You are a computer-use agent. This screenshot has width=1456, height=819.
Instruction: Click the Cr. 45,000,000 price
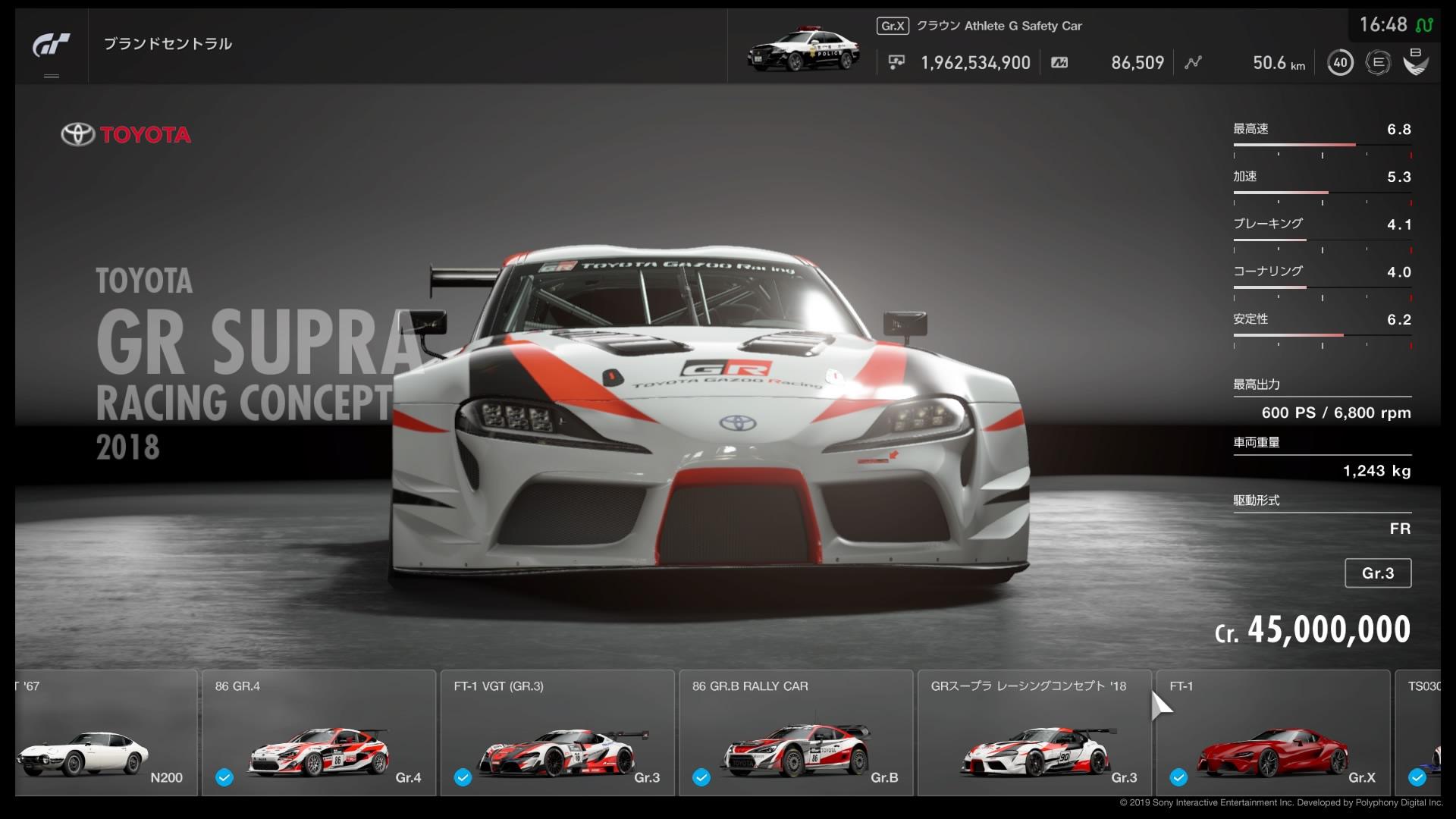click(x=1312, y=630)
